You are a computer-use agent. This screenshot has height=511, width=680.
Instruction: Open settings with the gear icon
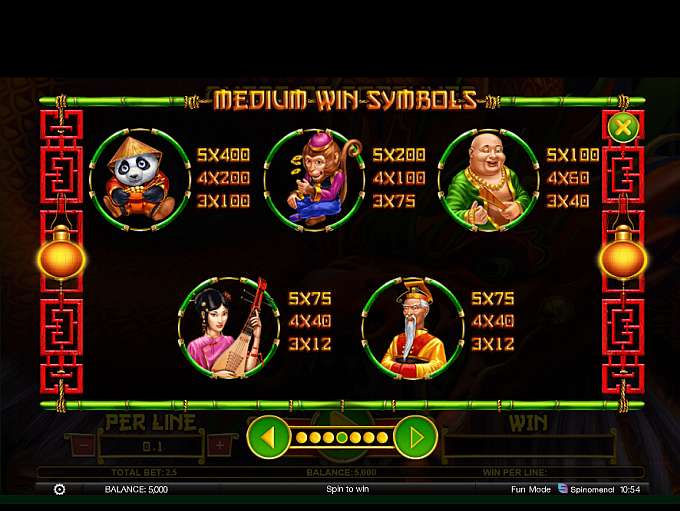pos(59,489)
